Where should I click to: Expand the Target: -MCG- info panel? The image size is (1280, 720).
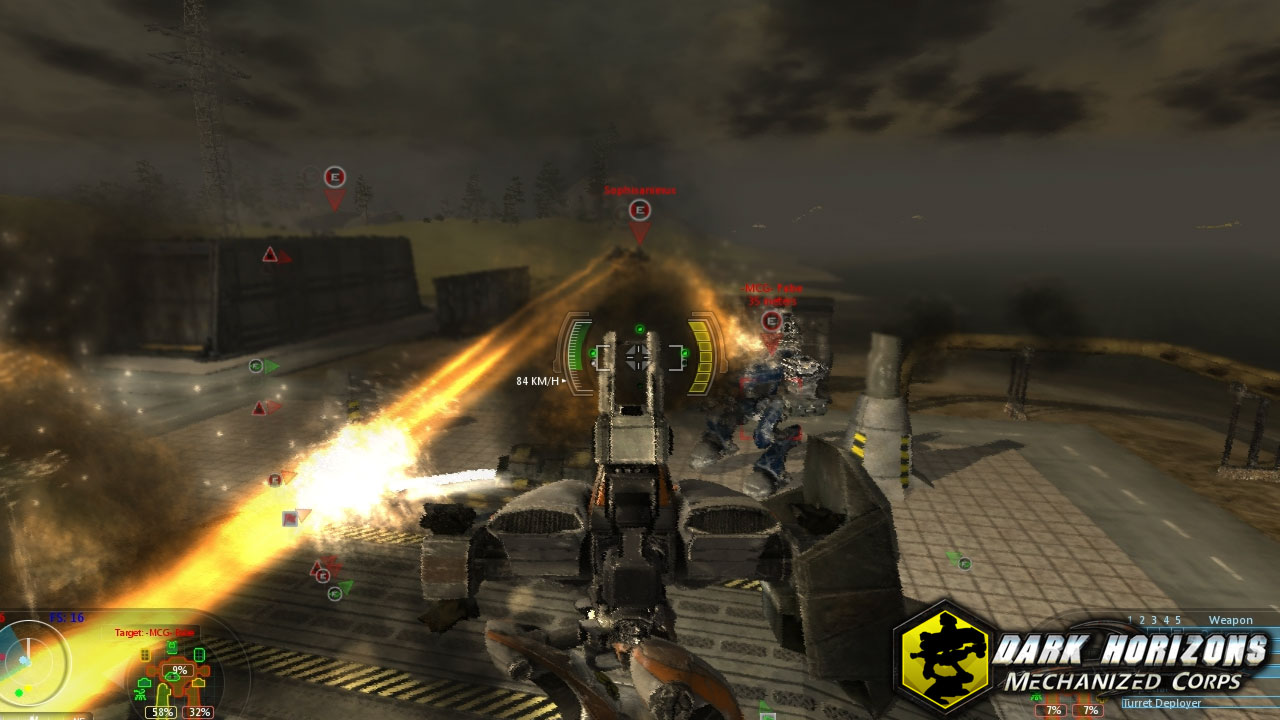pos(154,632)
